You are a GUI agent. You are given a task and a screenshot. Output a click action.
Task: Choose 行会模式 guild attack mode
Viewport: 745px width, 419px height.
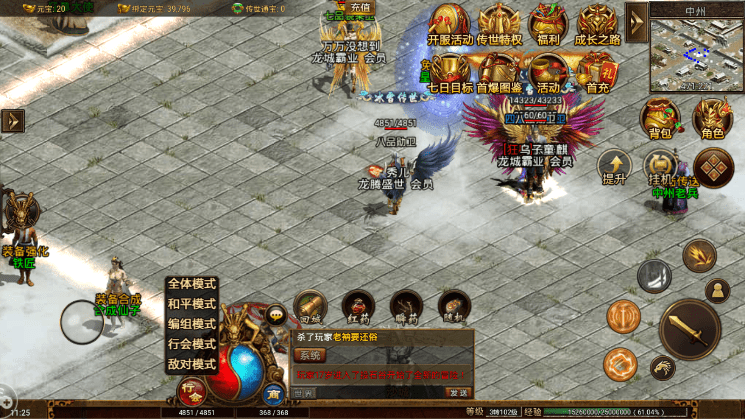pyautogui.click(x=192, y=344)
